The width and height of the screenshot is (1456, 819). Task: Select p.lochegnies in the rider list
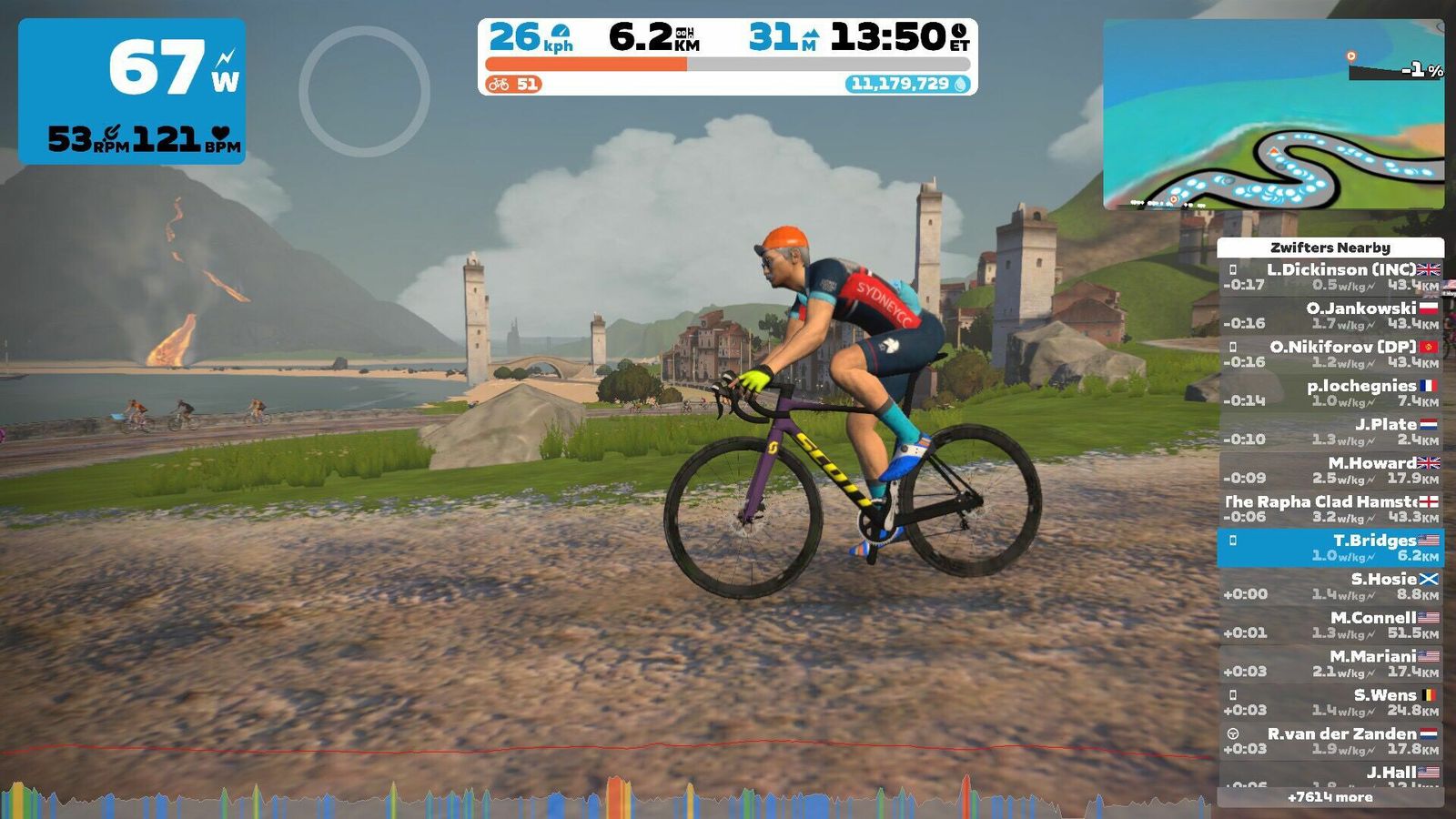tap(1330, 392)
